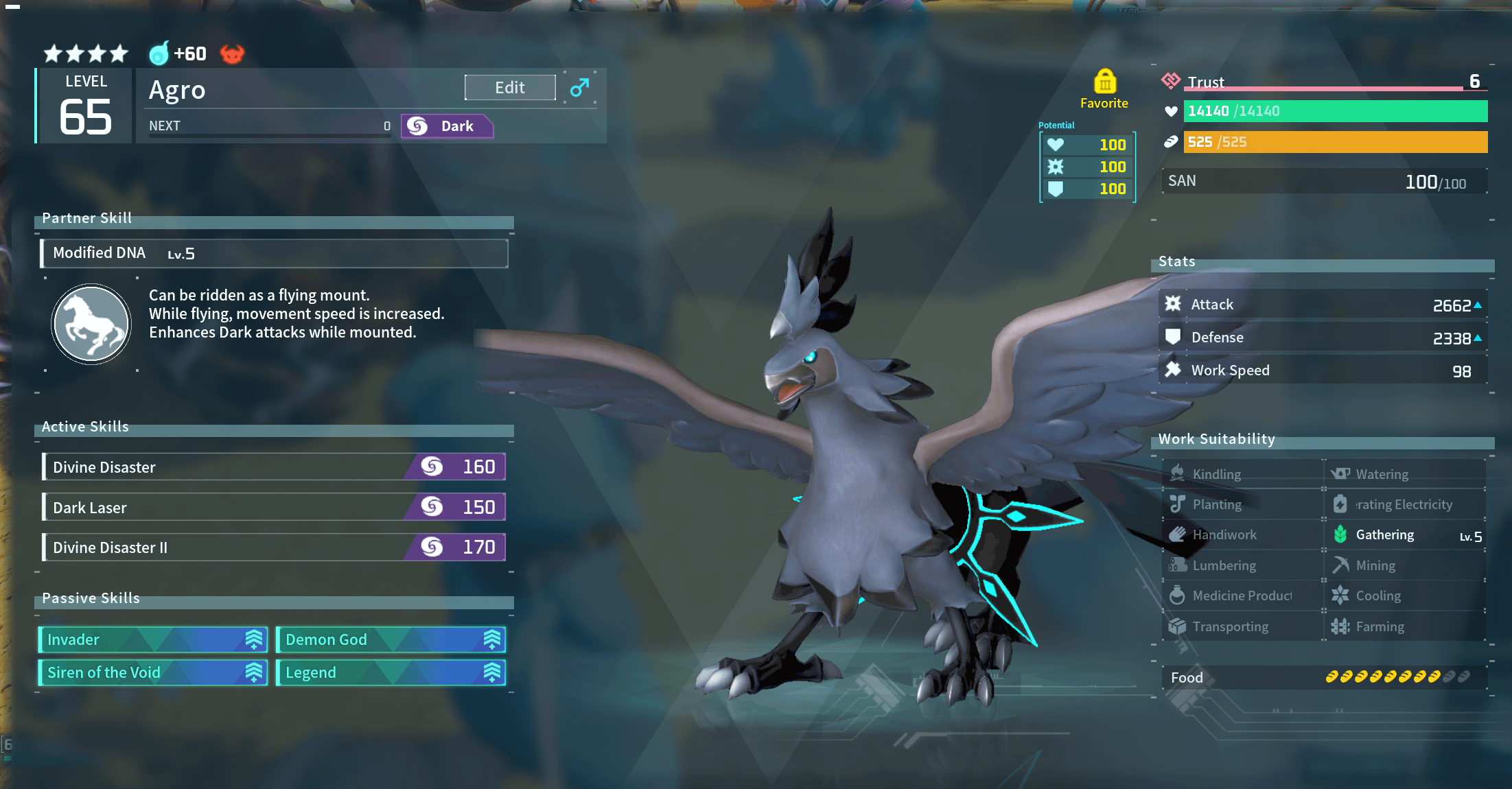
Task: Toggle the Favorite lock icon
Action: coord(1104,82)
